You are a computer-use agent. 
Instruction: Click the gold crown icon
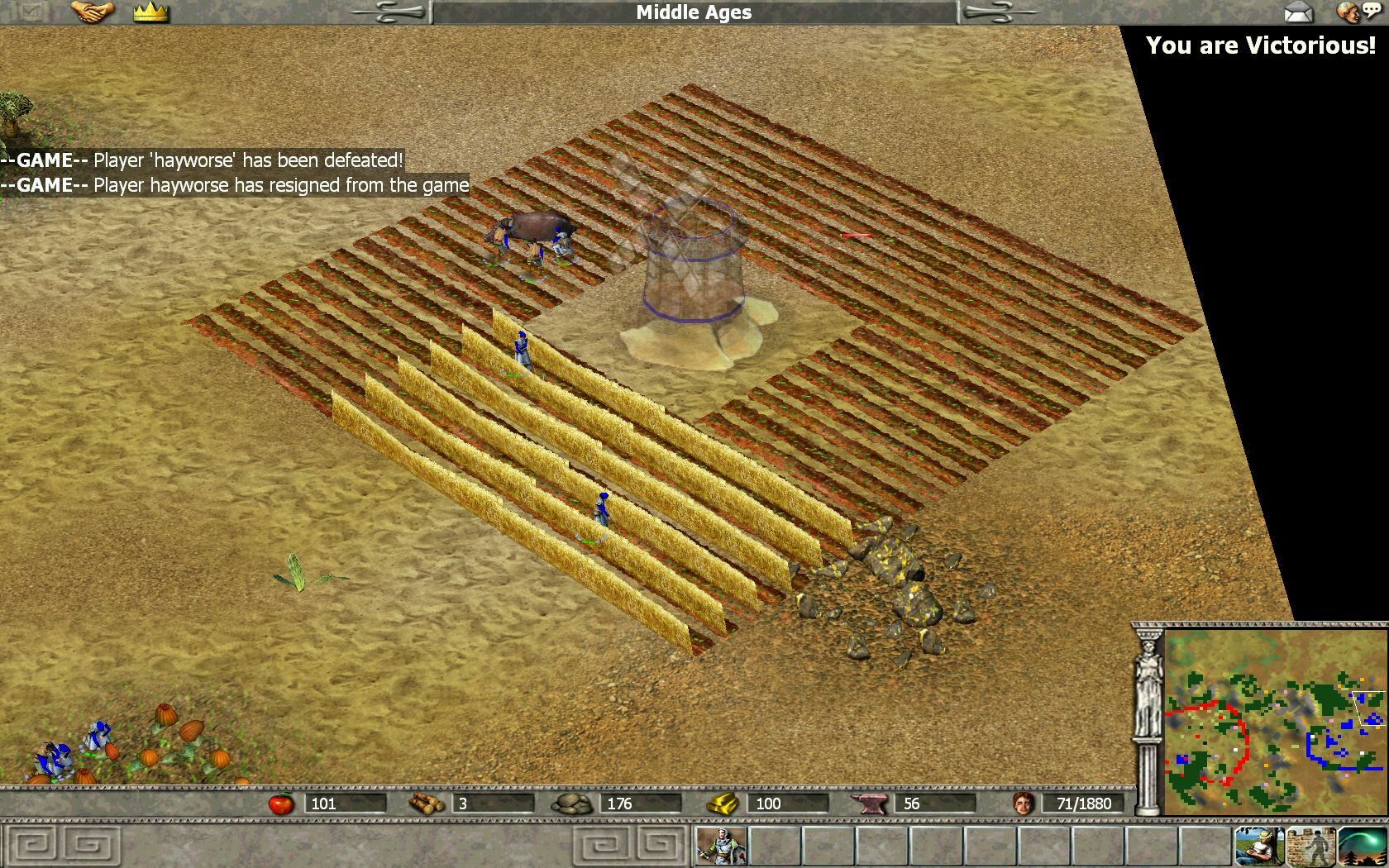click(x=150, y=12)
